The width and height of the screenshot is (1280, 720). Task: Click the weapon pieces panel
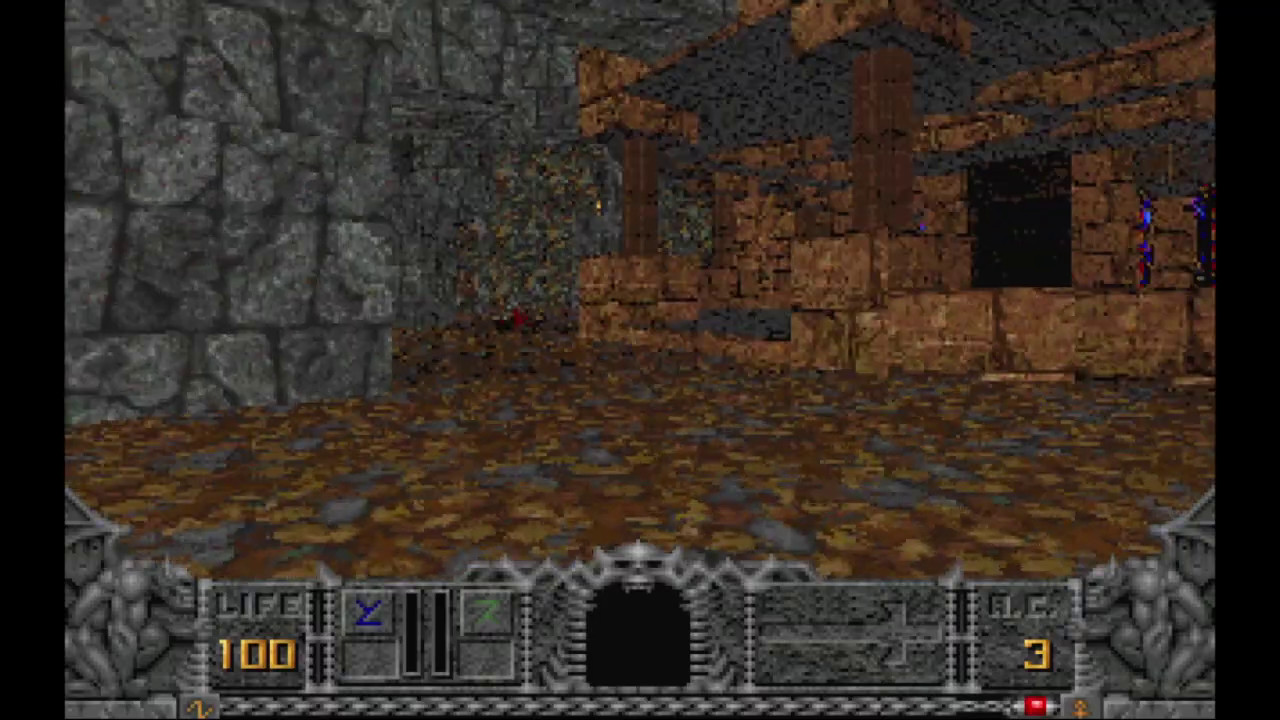pos(848,630)
